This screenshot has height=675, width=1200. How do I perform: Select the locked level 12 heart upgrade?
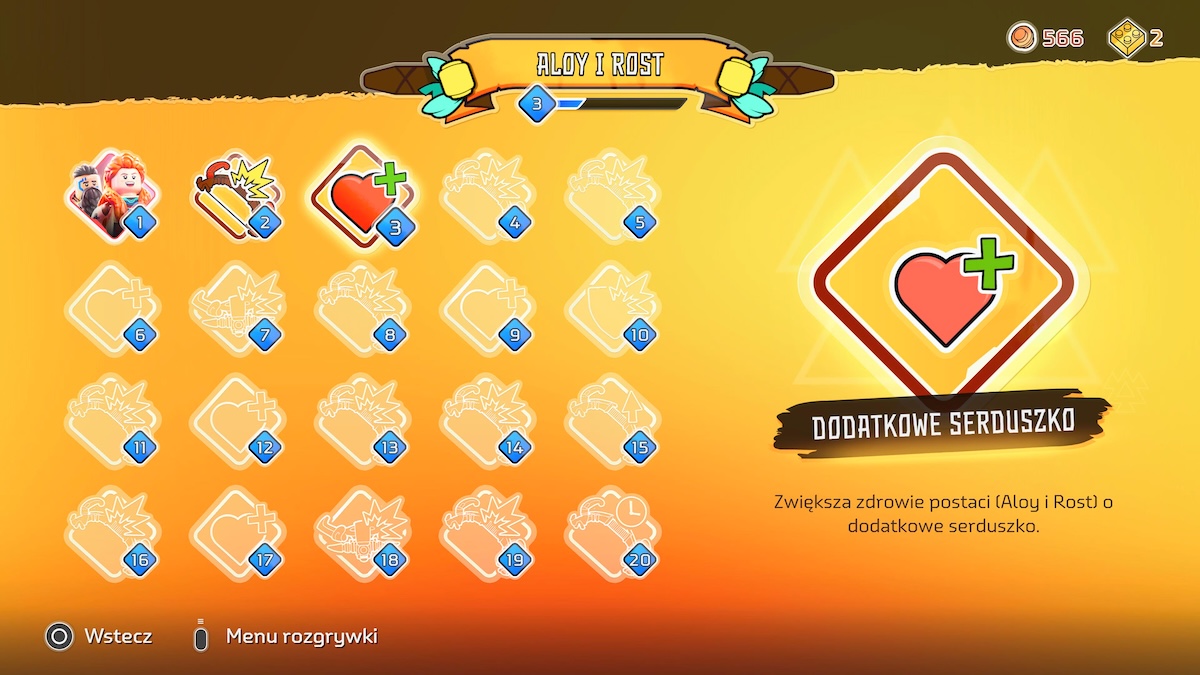(x=236, y=422)
